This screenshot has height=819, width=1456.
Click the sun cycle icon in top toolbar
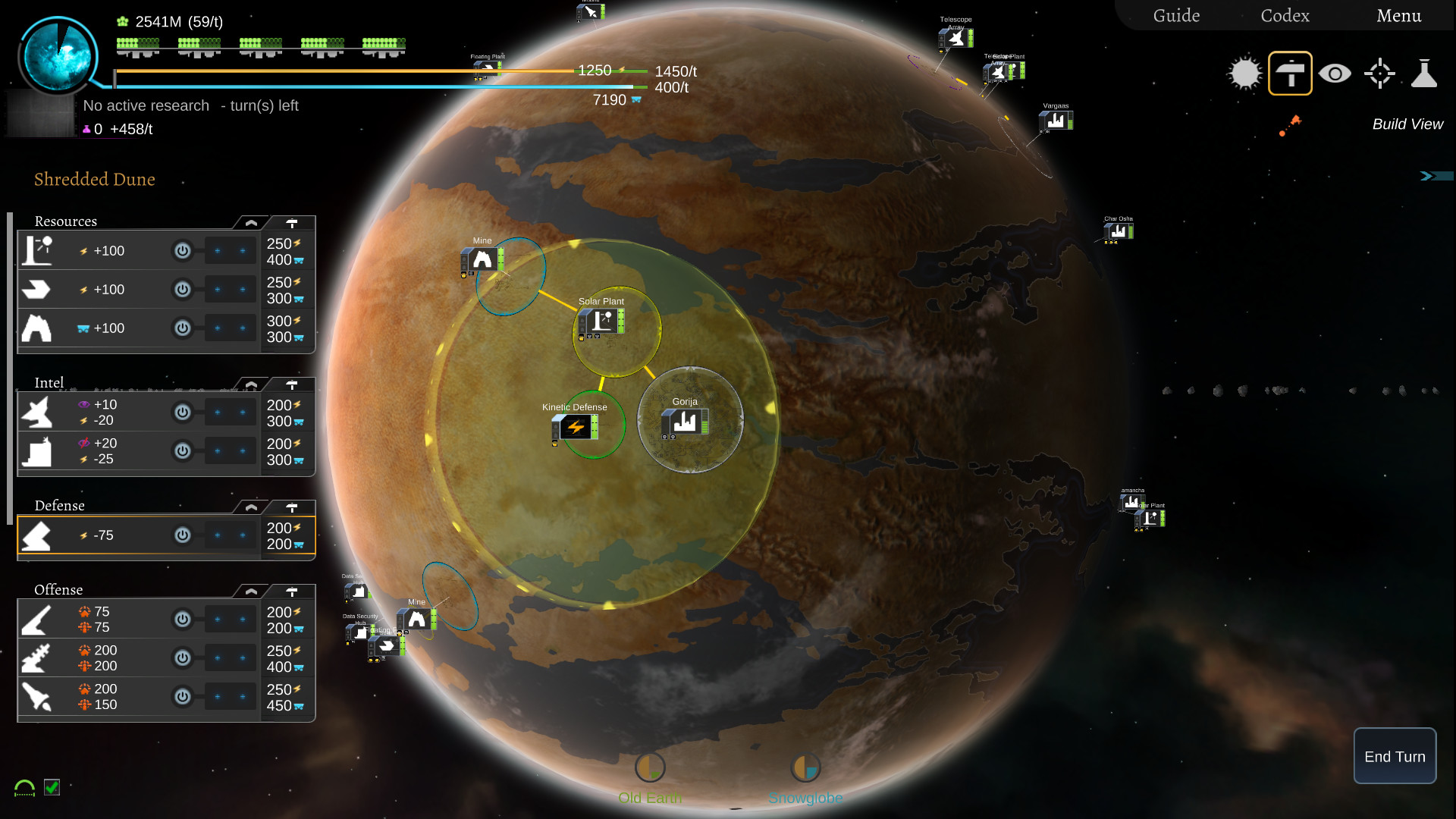pos(1244,74)
